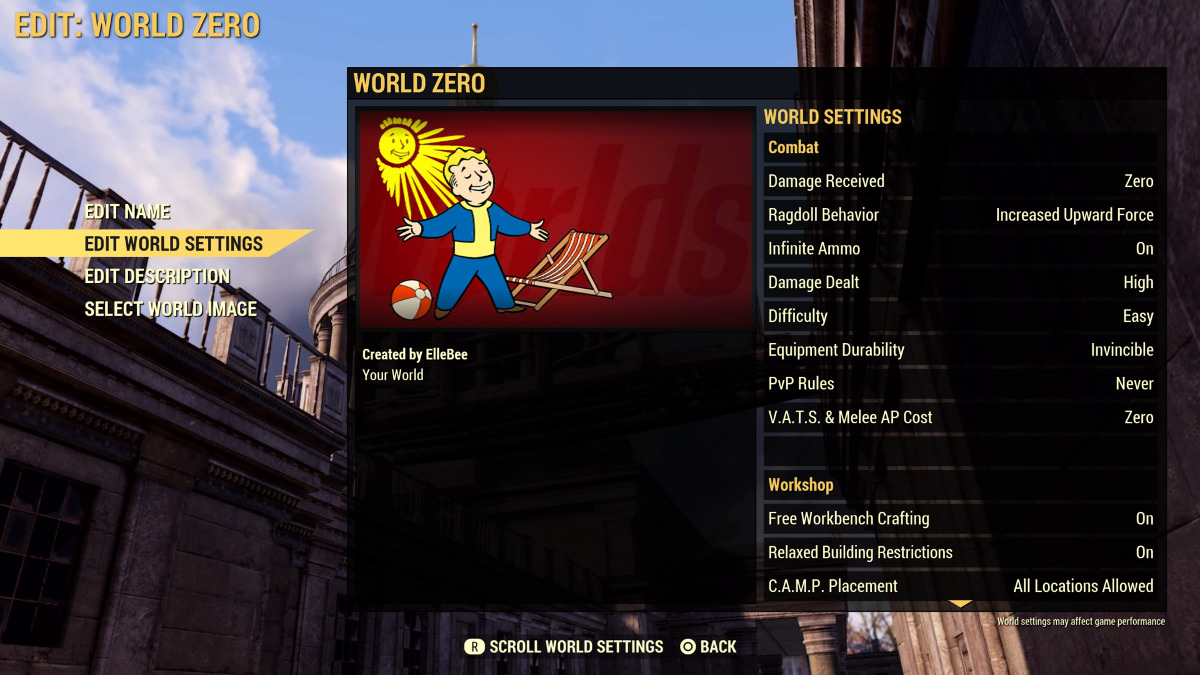Toggle the Infinite Ammo setting
This screenshot has height=675, width=1200.
960,249
